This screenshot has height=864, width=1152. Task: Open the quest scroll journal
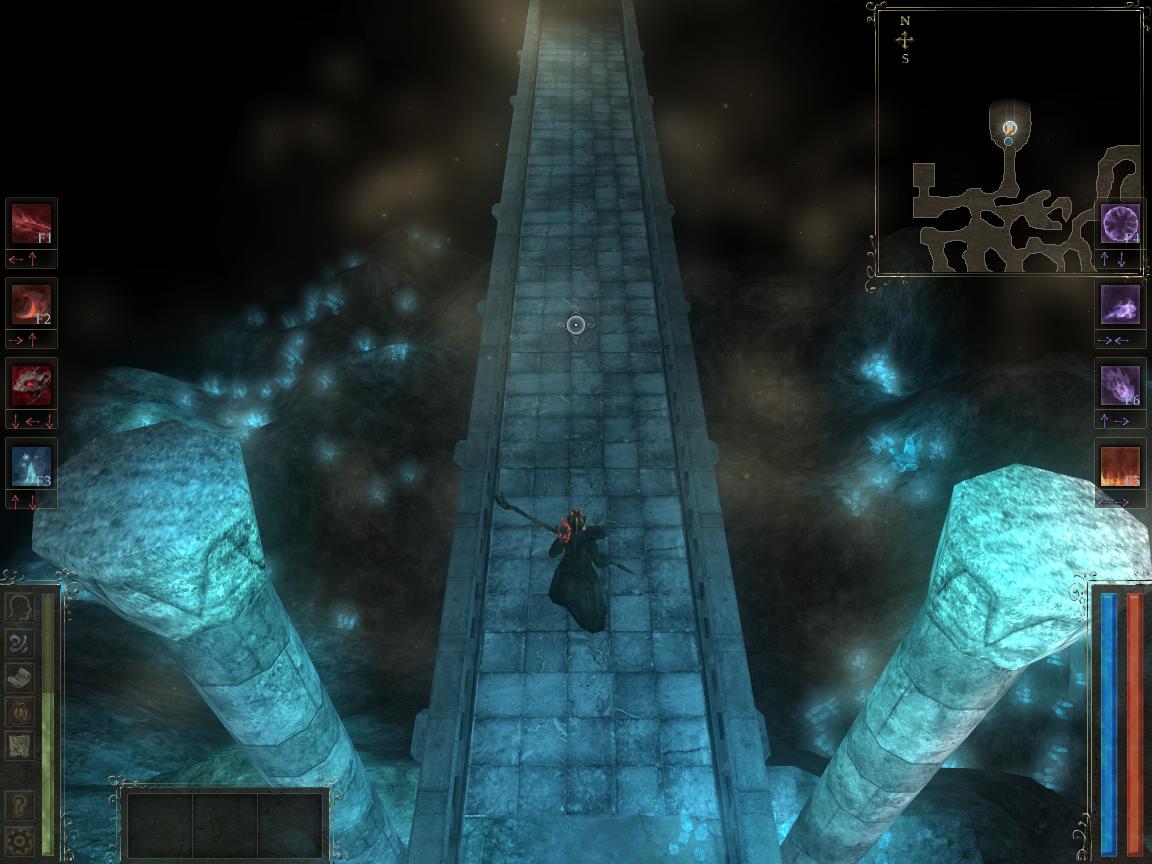tap(19, 676)
